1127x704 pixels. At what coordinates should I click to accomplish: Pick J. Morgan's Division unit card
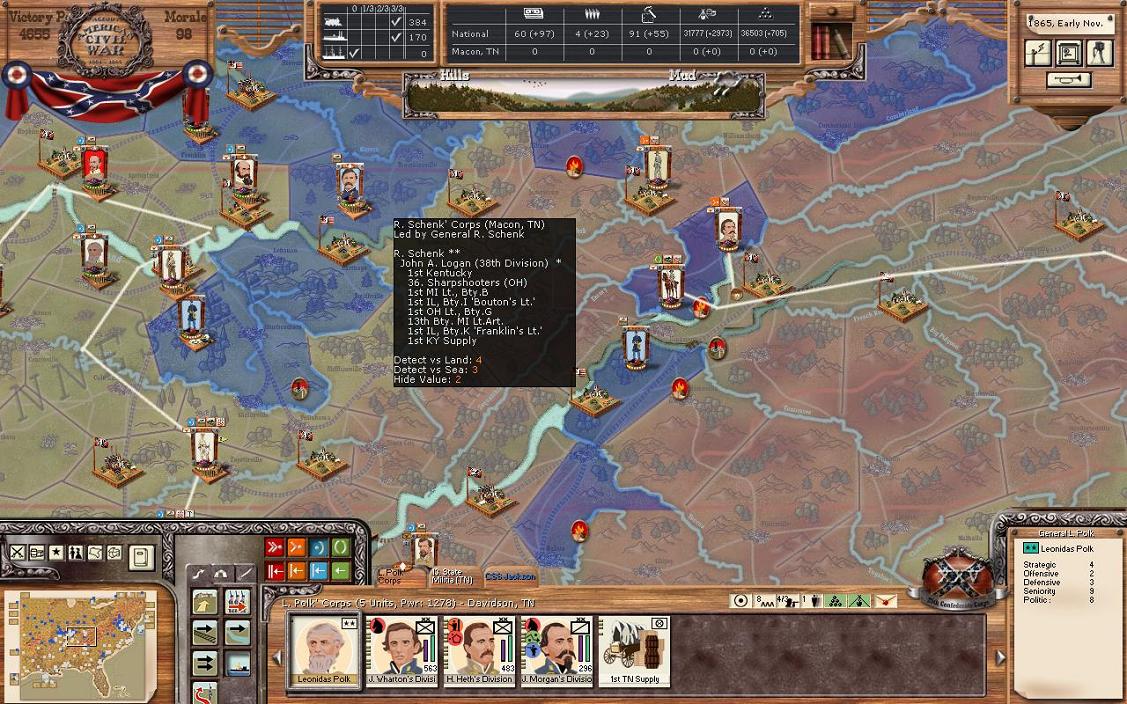click(x=556, y=650)
